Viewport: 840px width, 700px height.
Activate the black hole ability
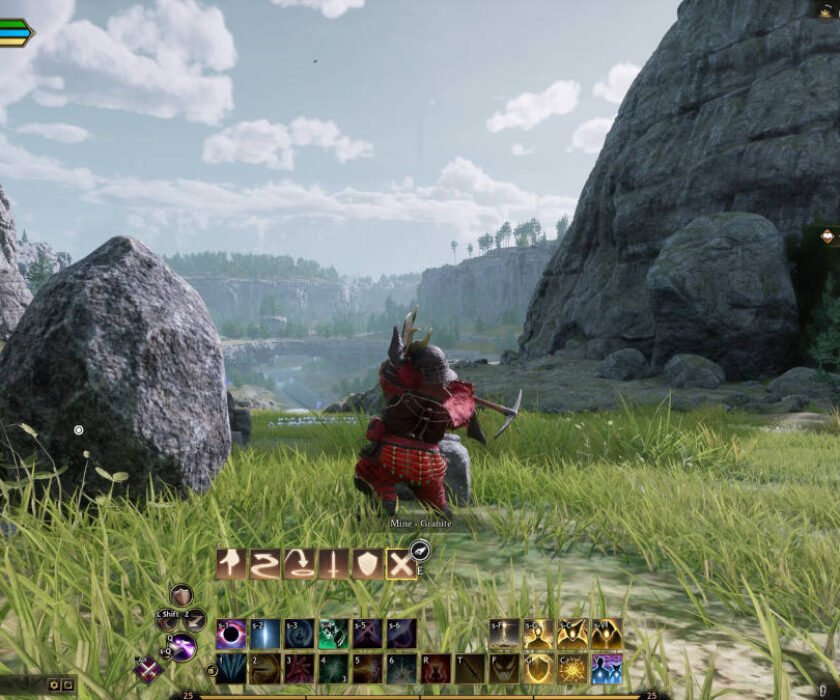231,634
